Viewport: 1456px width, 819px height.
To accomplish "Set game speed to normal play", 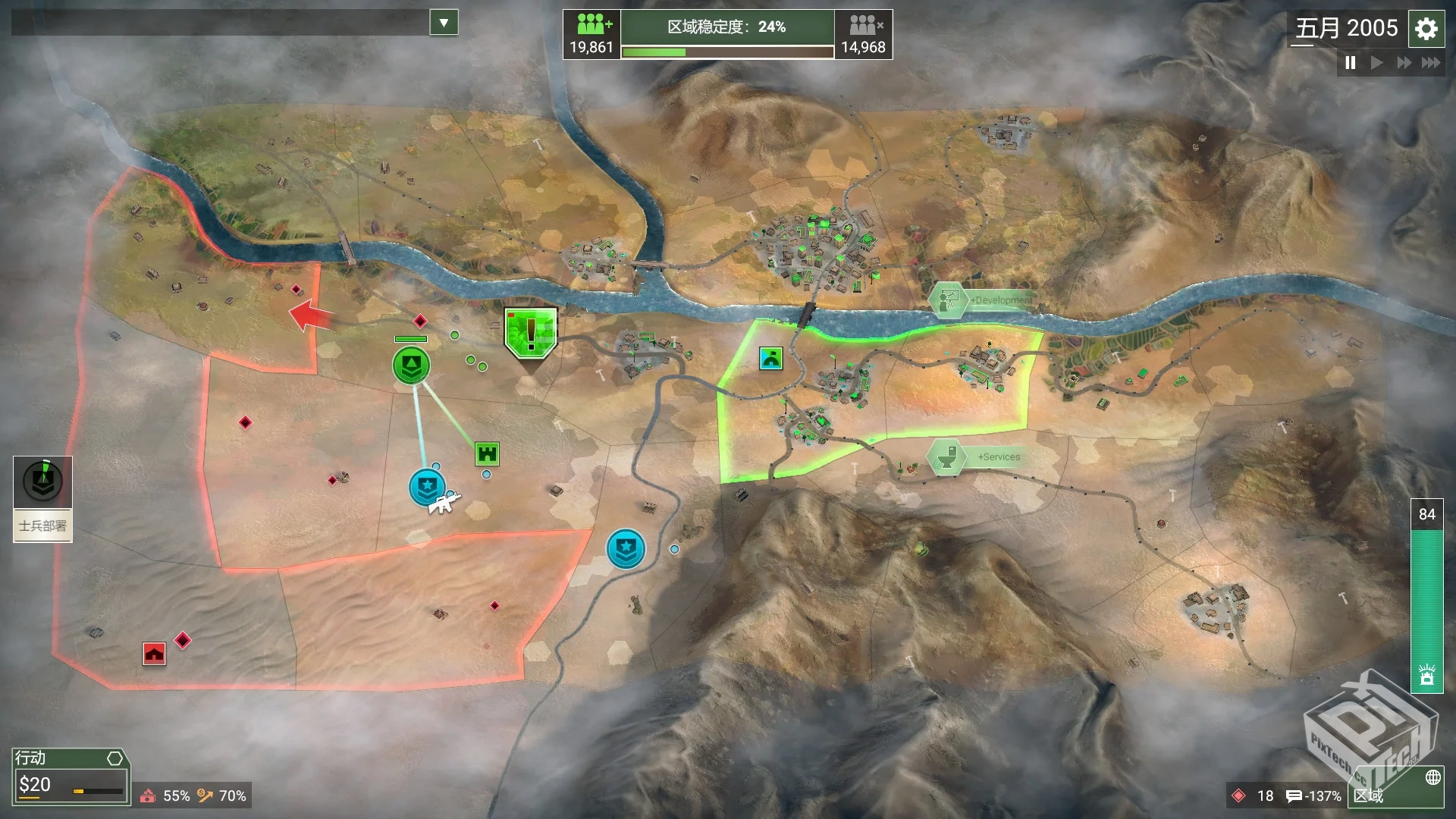I will [1377, 63].
